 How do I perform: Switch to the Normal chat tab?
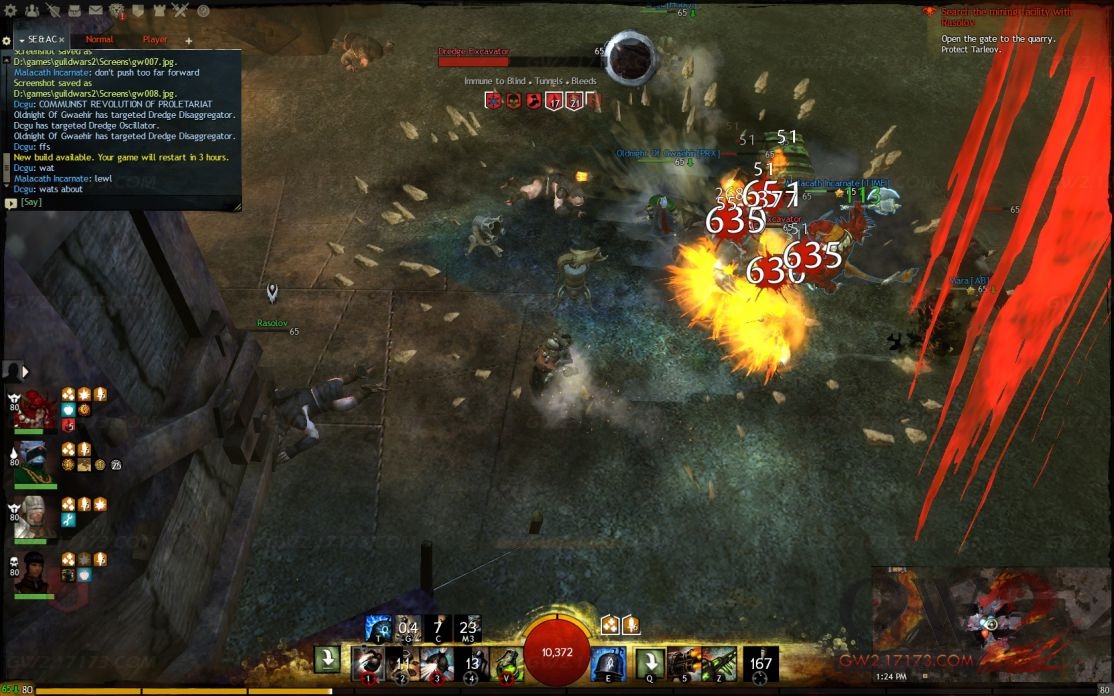(x=99, y=40)
